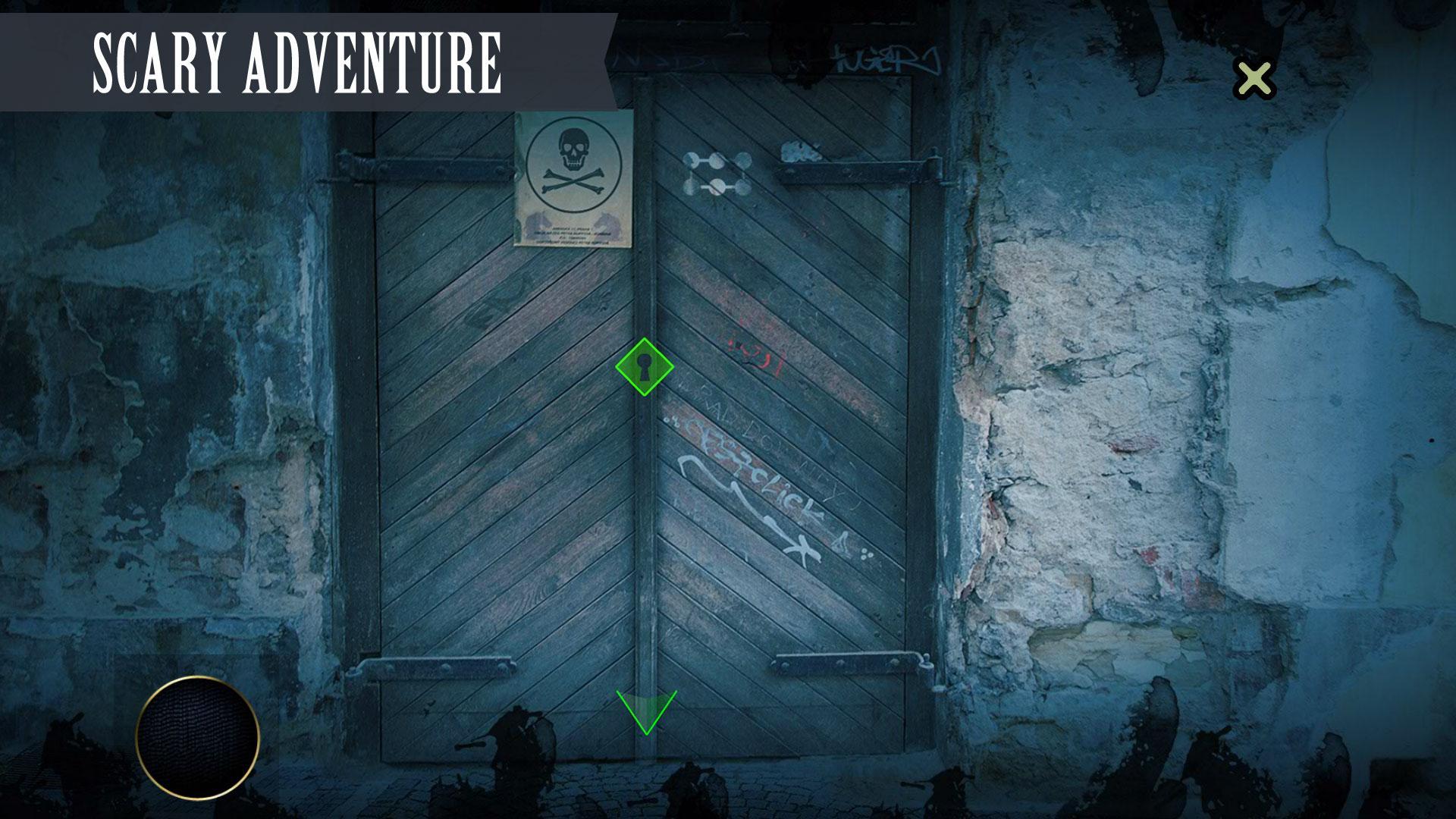Click the warning poster's small text block

click(574, 235)
